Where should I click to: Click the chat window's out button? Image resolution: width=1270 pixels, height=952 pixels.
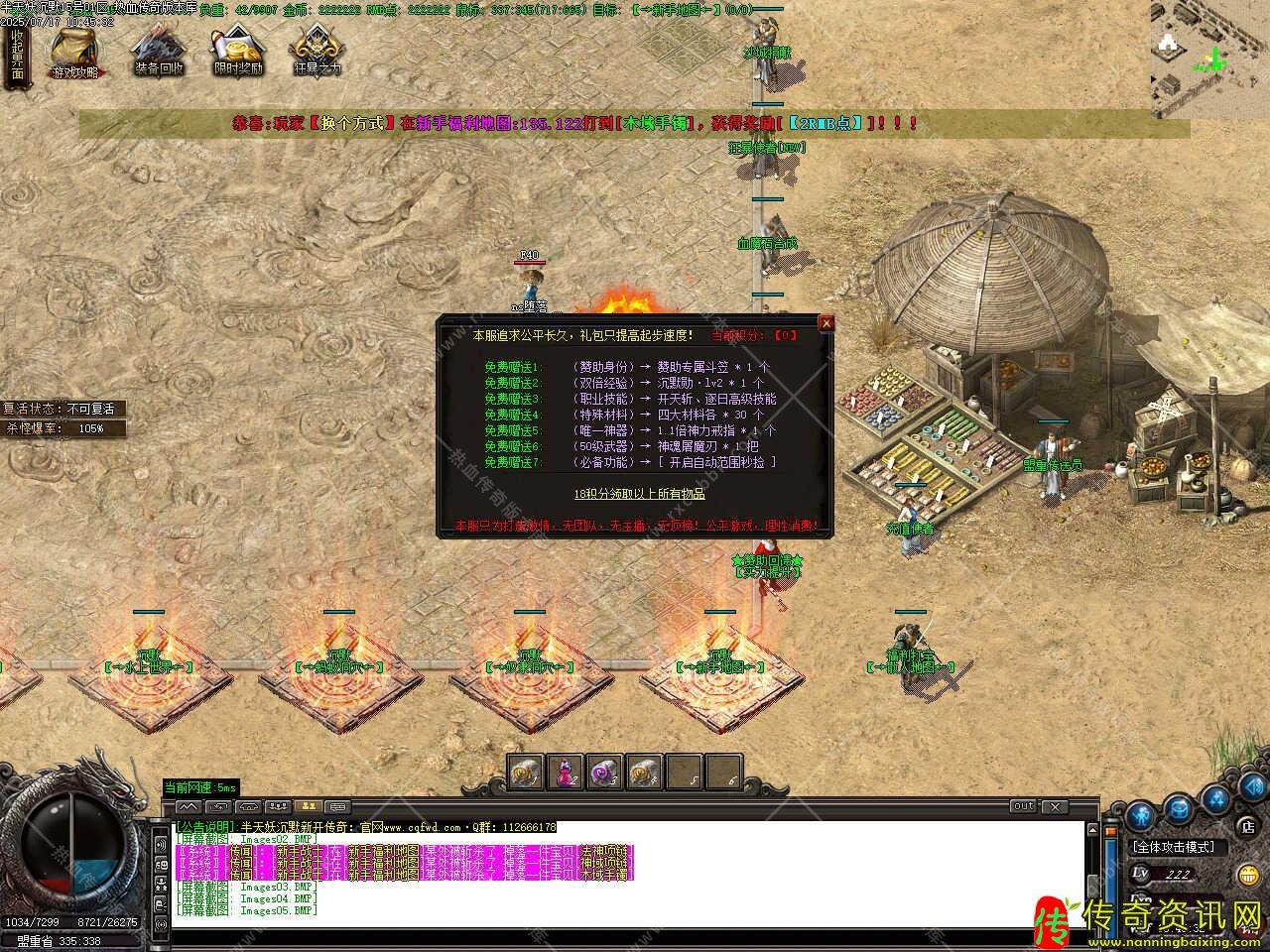pyautogui.click(x=1024, y=806)
